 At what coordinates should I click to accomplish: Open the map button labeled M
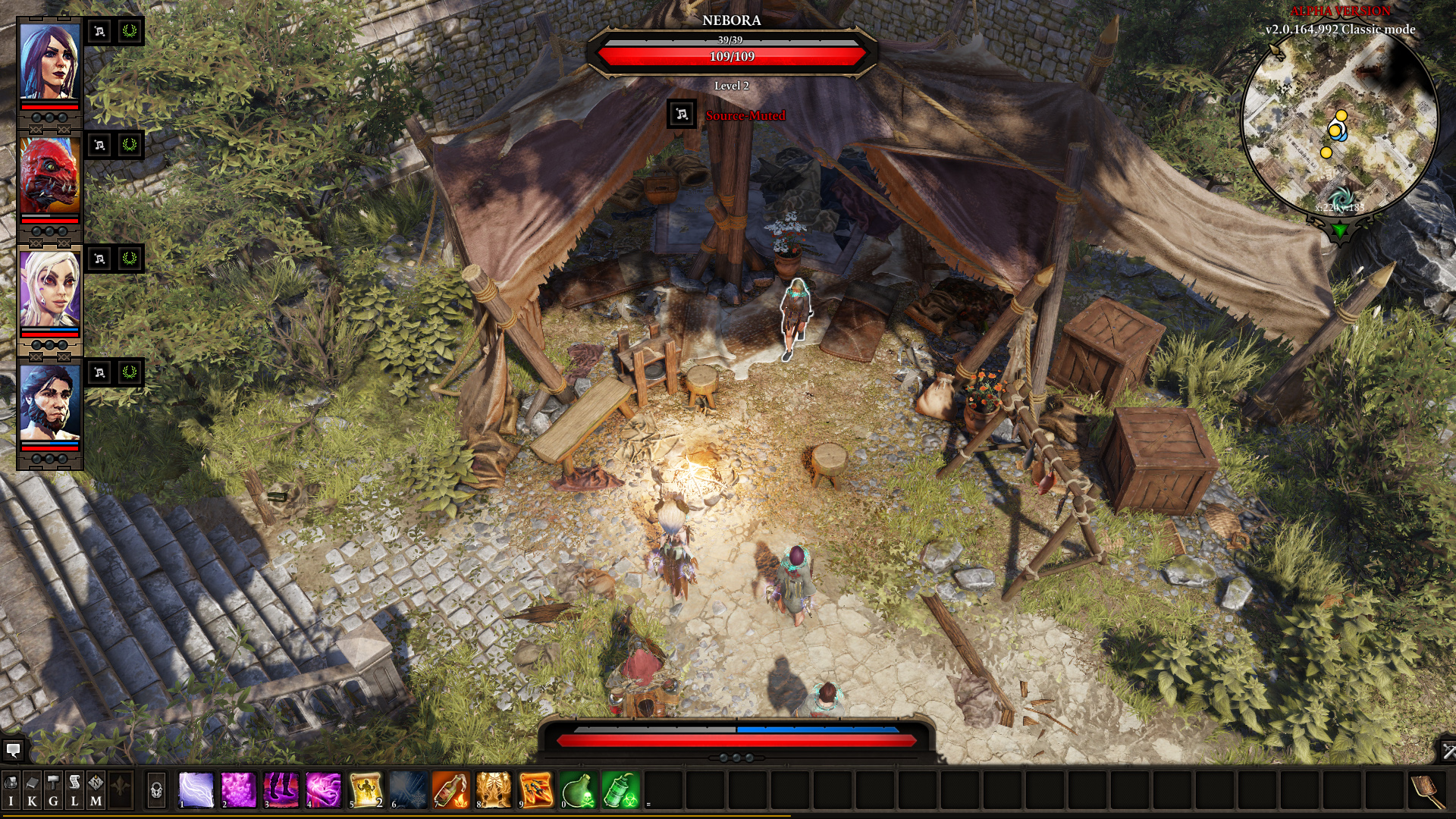[96, 791]
